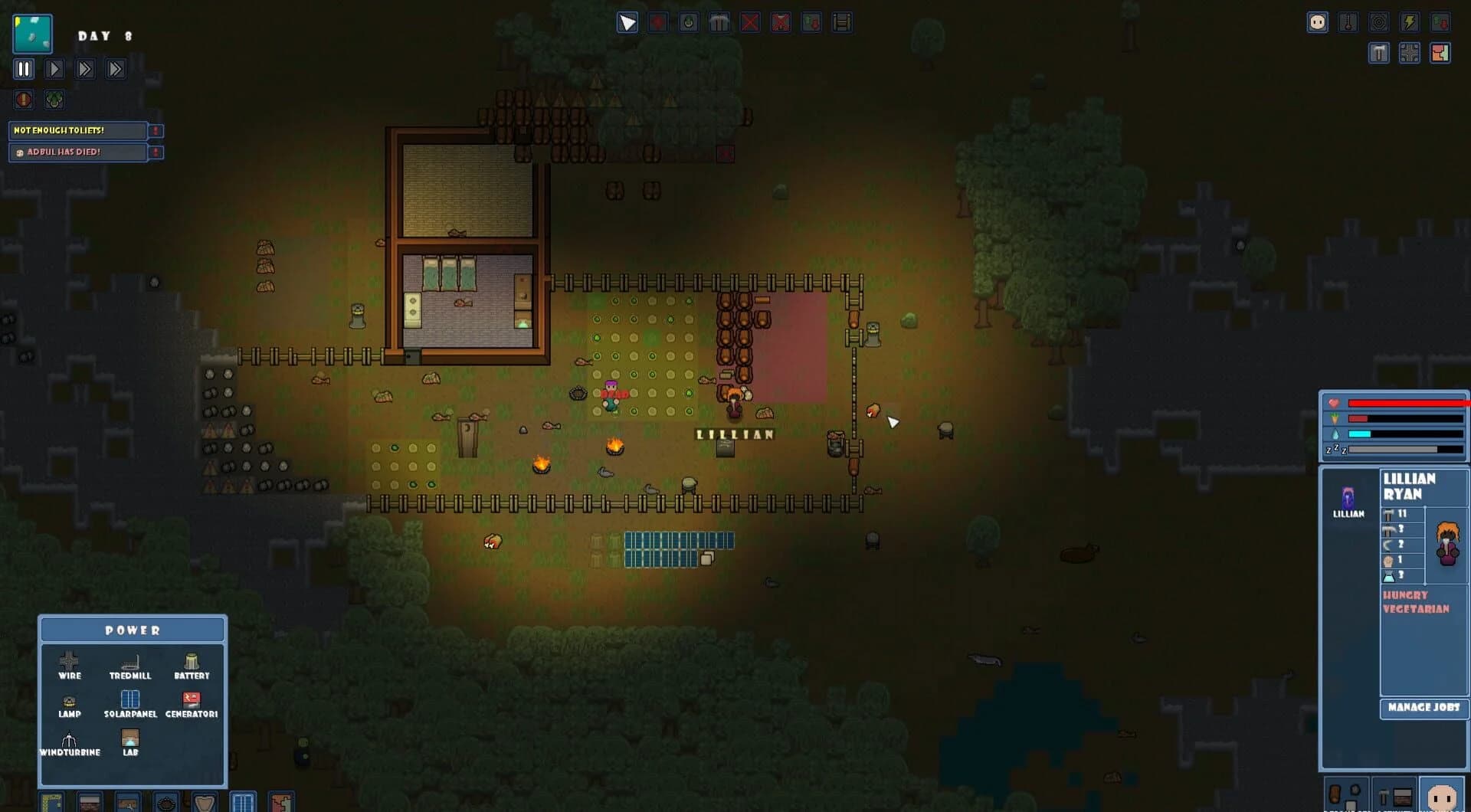Open the colonist face overview button
This screenshot has width=1471, height=812.
[1317, 22]
